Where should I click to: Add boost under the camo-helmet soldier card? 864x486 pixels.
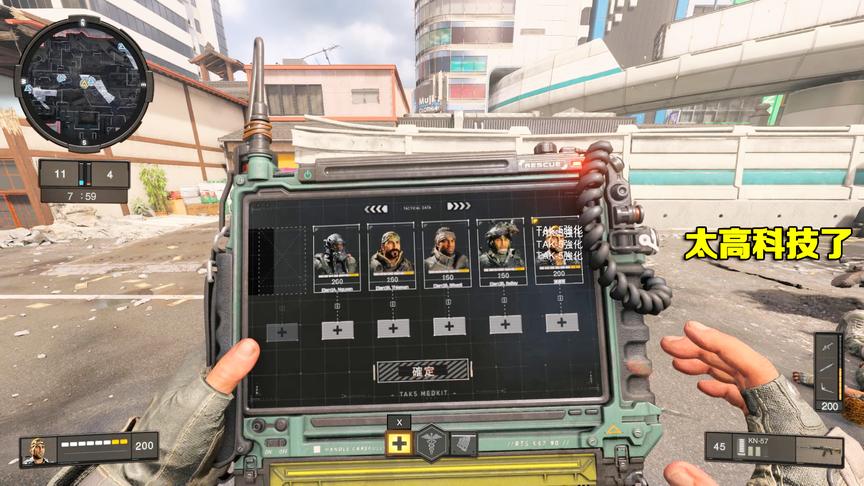[505, 324]
